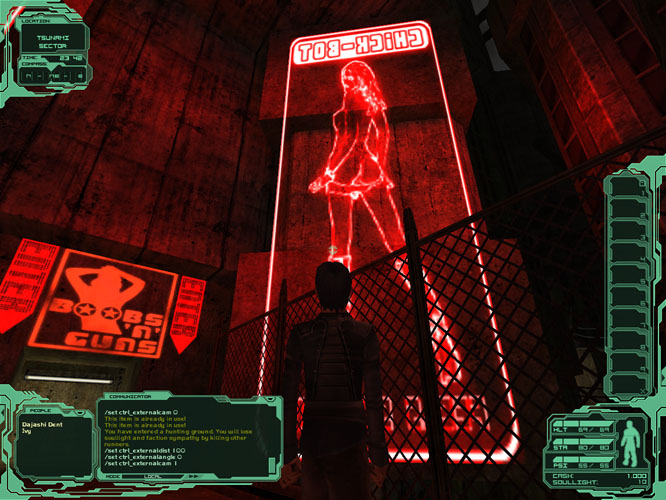Image resolution: width=666 pixels, height=500 pixels.
Task: Select player Ivy in the People list
Action: pos(26,431)
